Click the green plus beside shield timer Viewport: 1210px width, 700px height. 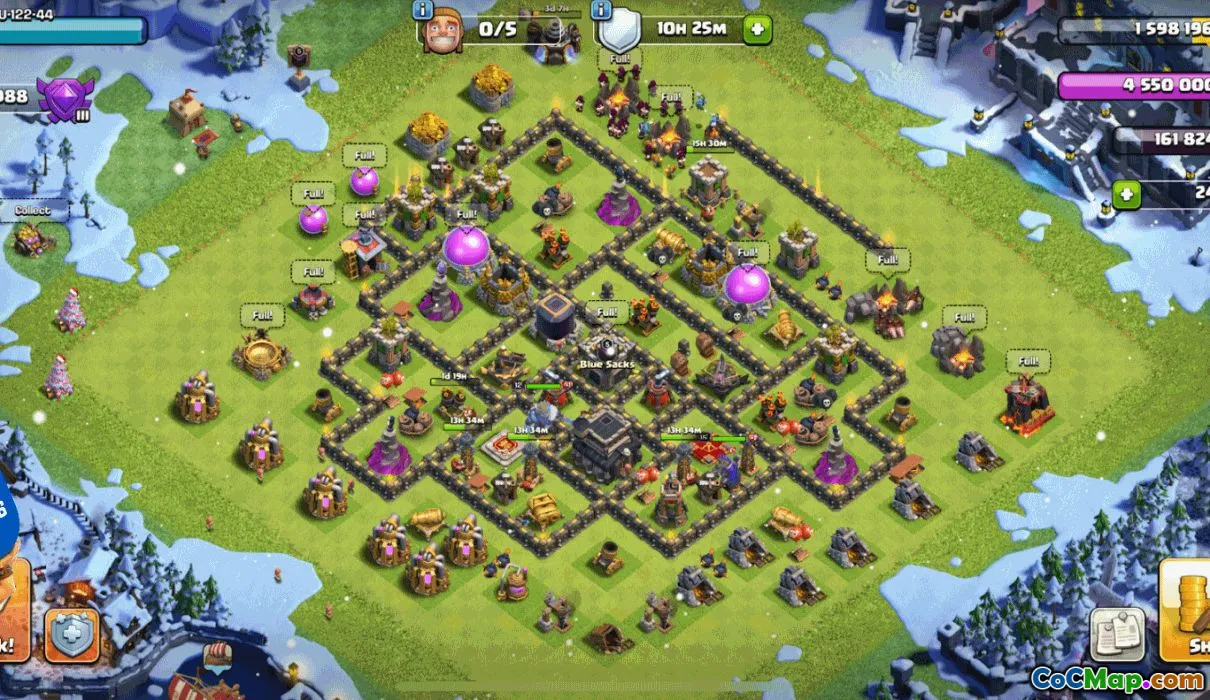point(757,29)
